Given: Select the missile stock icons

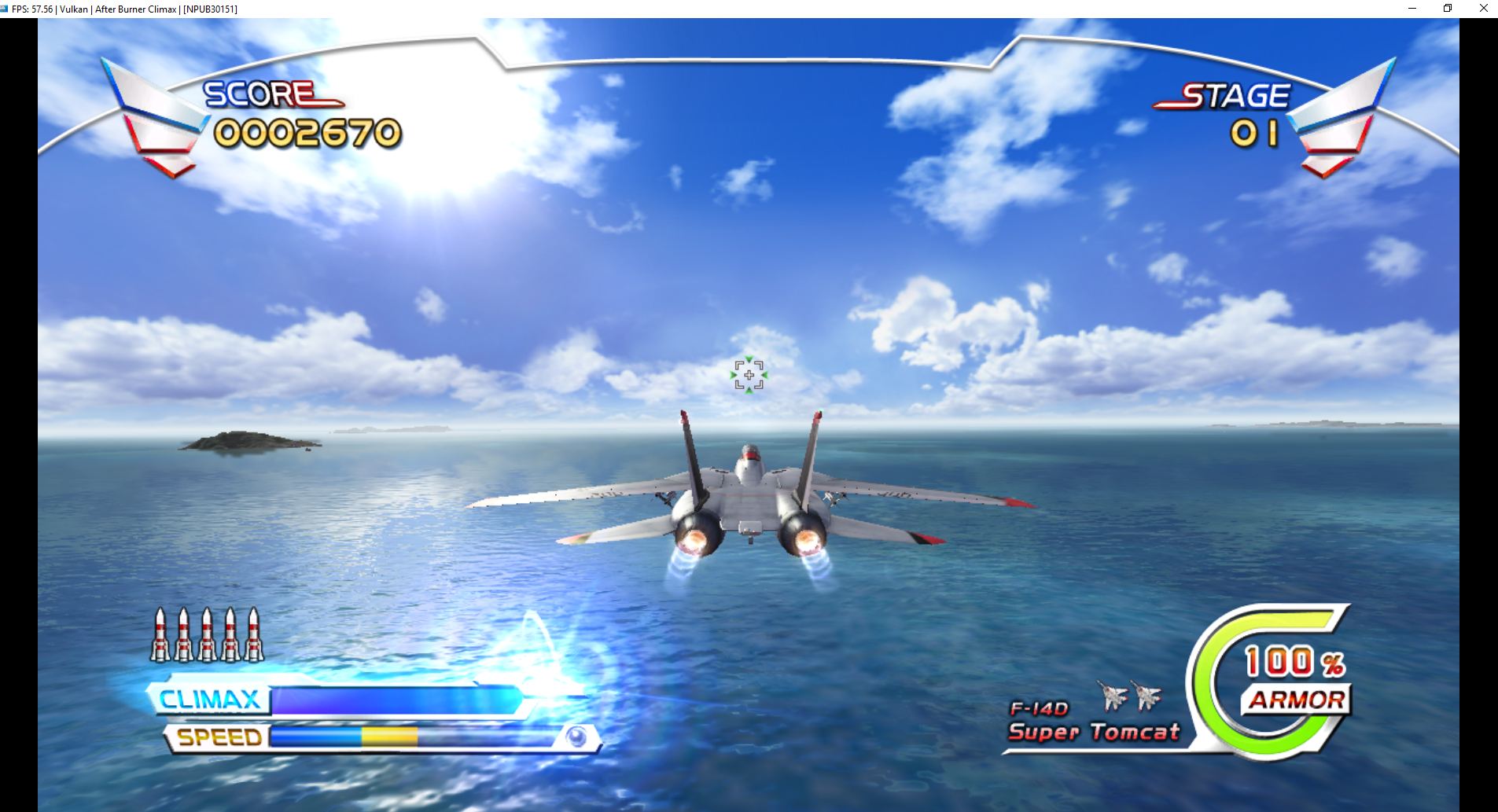Looking at the screenshot, I should coord(207,634).
